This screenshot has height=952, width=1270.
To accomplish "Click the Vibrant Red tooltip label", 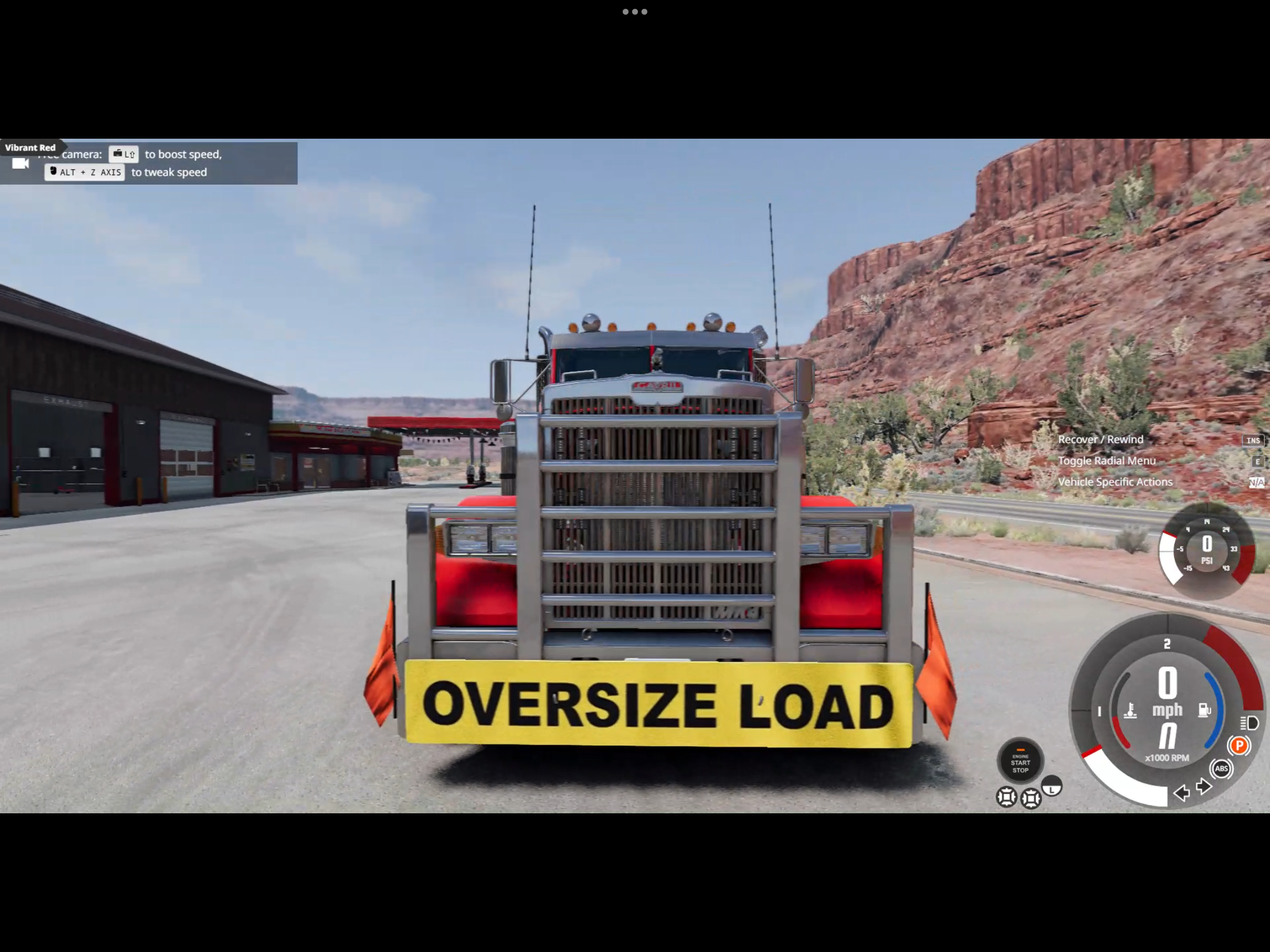I will [x=31, y=148].
